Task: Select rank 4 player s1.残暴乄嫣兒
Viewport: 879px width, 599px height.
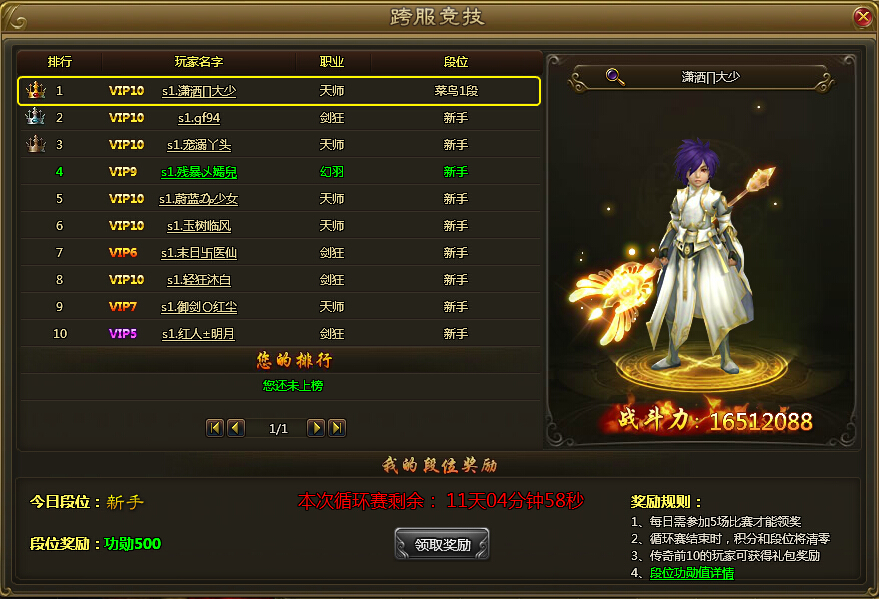Action: pyautogui.click(x=199, y=172)
